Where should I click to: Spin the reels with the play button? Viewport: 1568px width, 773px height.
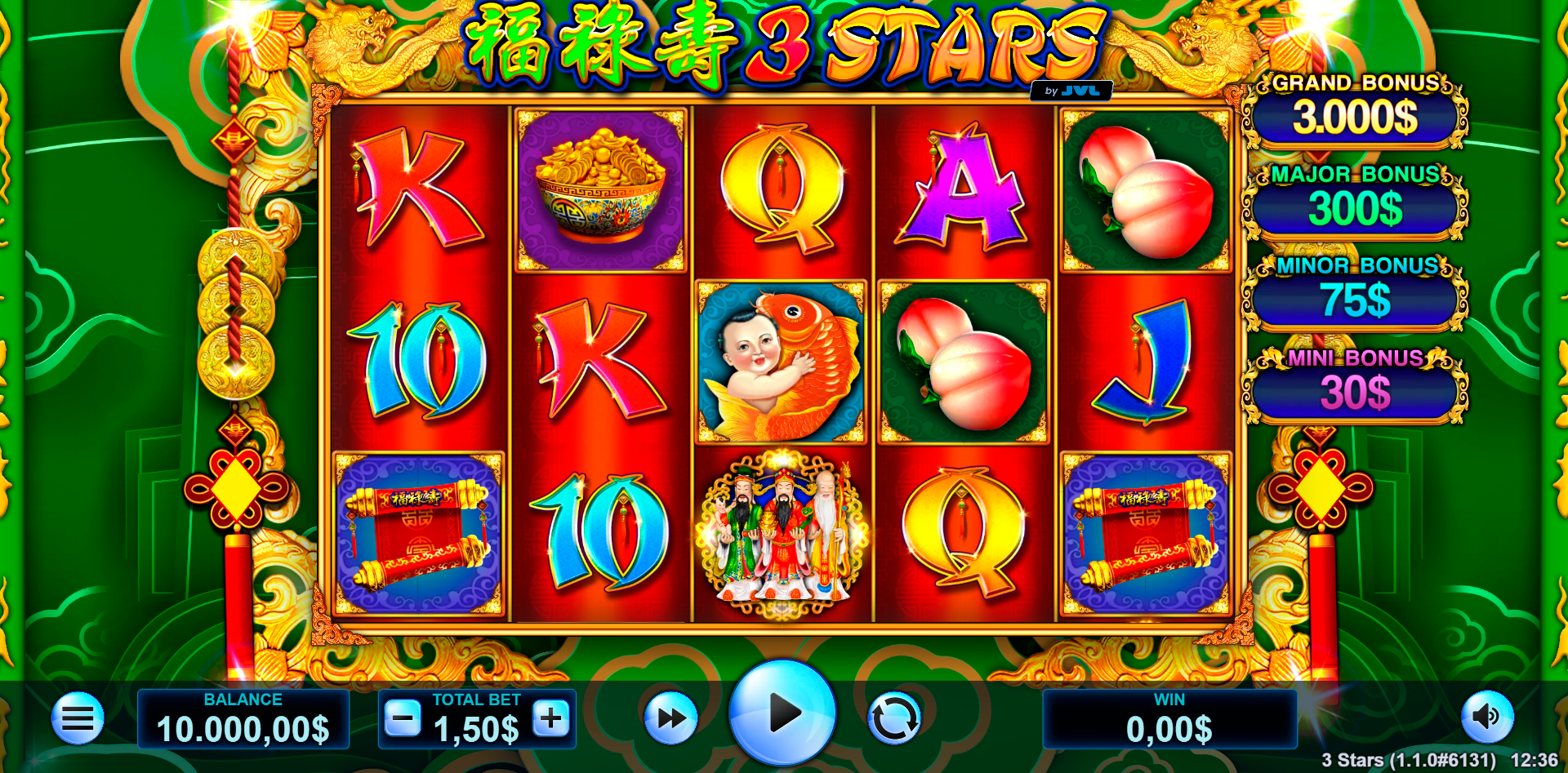782,713
